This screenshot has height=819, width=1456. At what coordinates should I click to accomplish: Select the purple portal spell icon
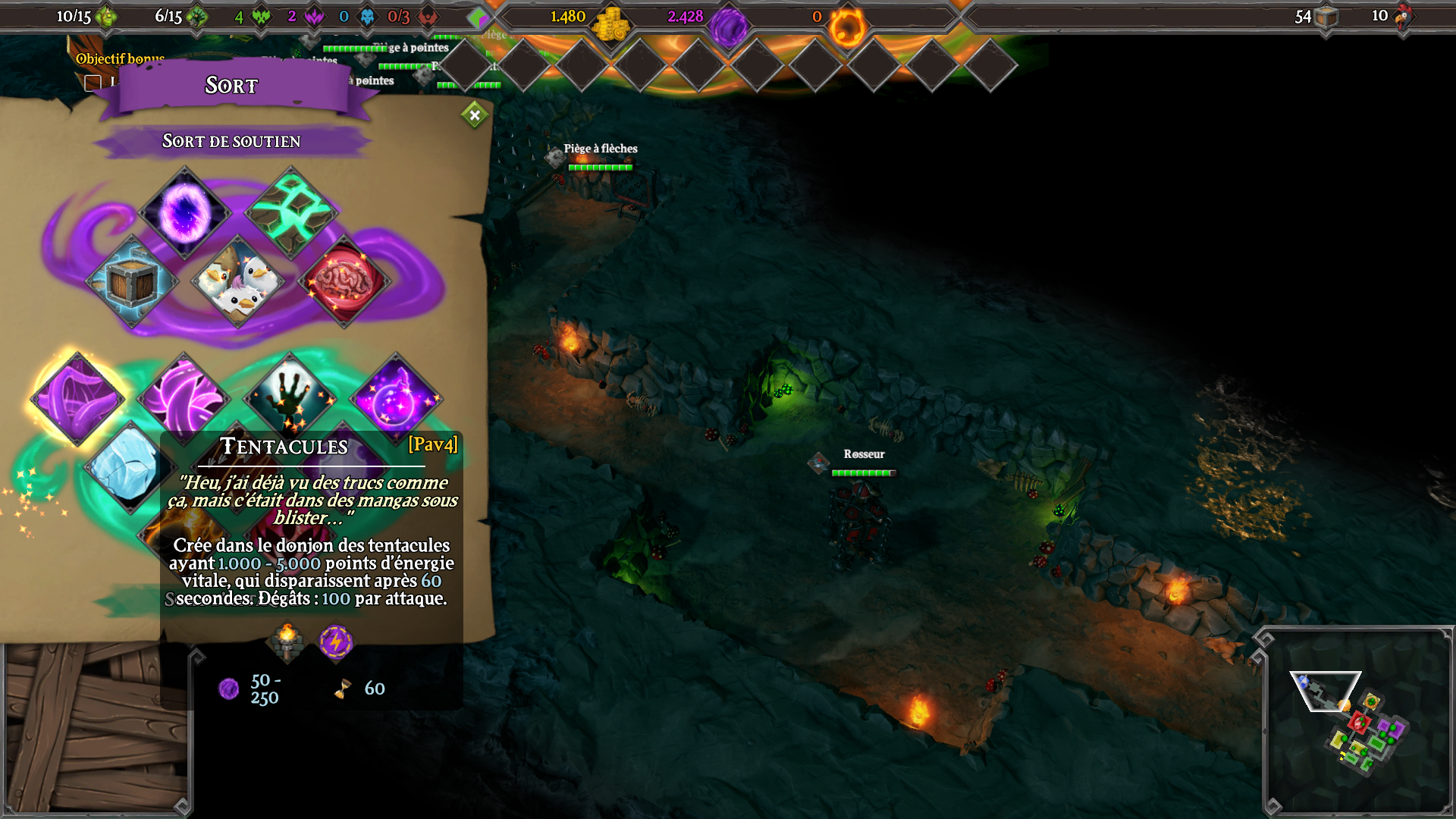point(184,212)
